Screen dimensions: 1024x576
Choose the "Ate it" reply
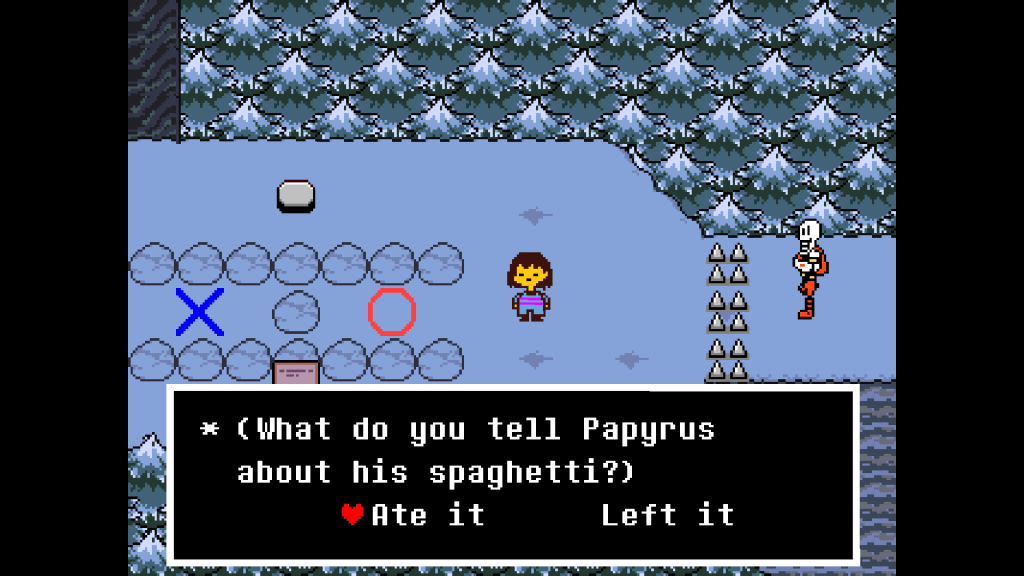click(x=427, y=515)
